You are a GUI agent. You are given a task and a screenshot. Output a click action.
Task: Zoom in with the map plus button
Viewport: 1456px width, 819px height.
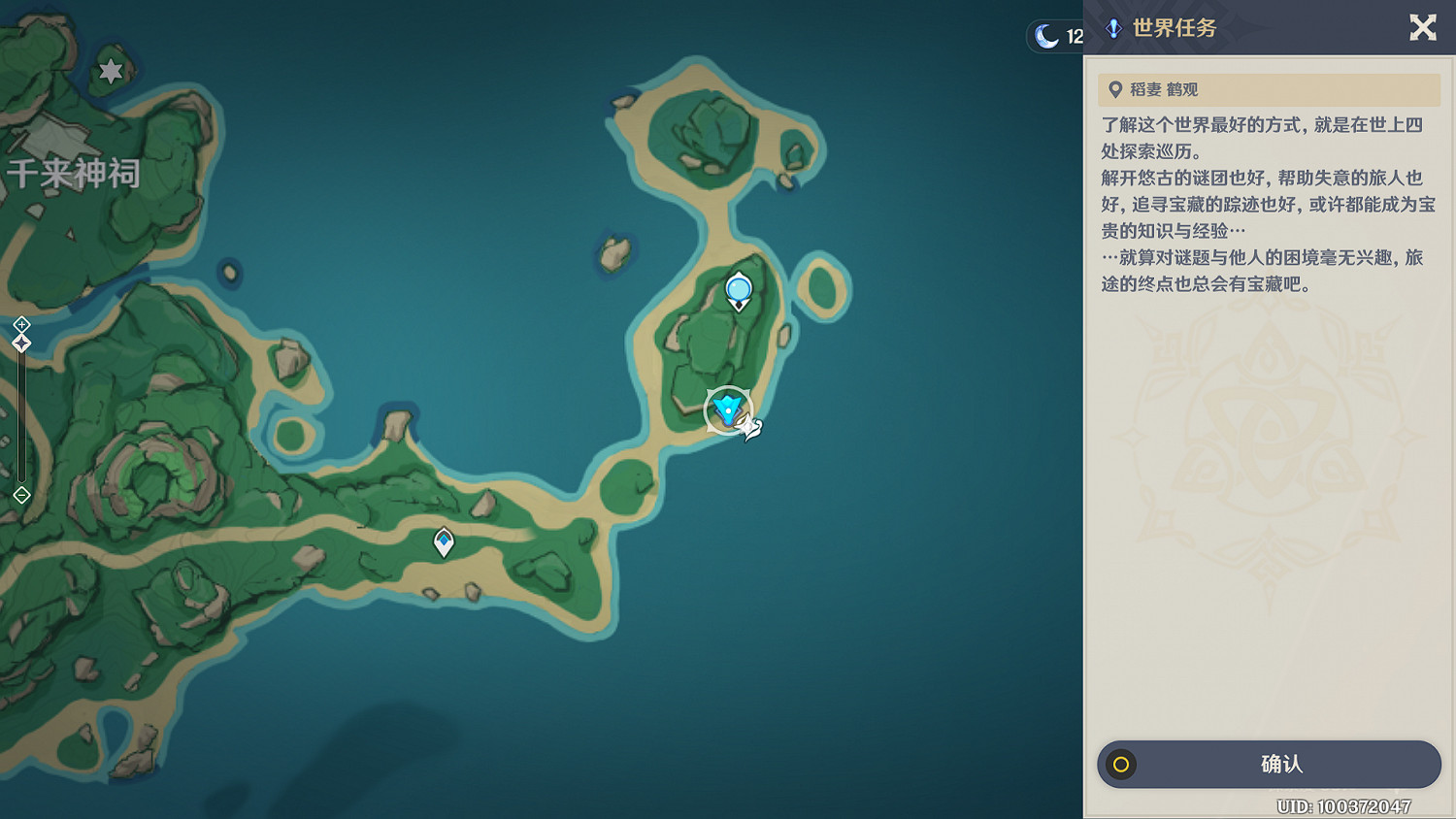(x=21, y=324)
